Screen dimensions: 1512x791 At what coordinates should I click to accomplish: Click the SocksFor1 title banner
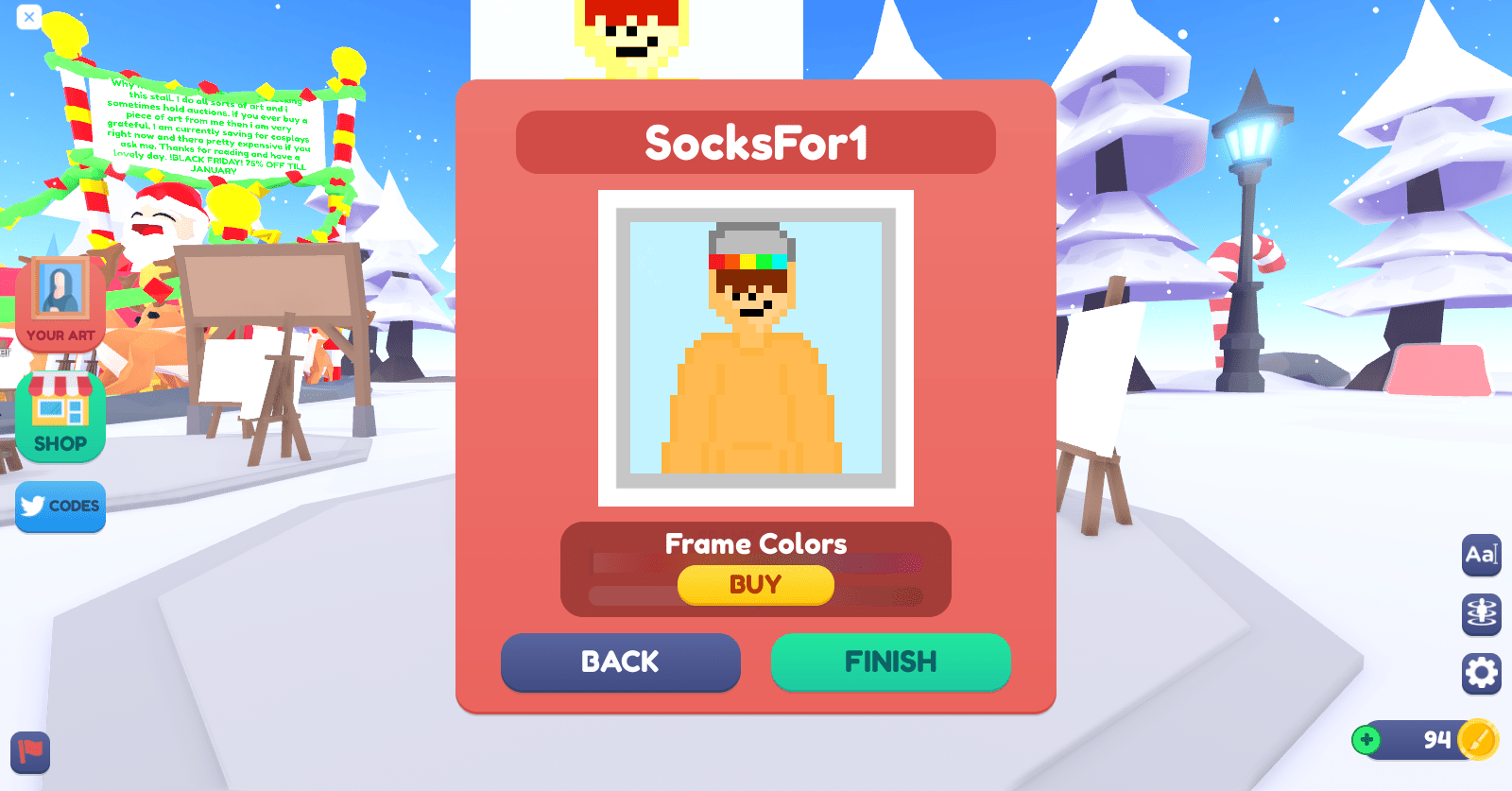755,142
